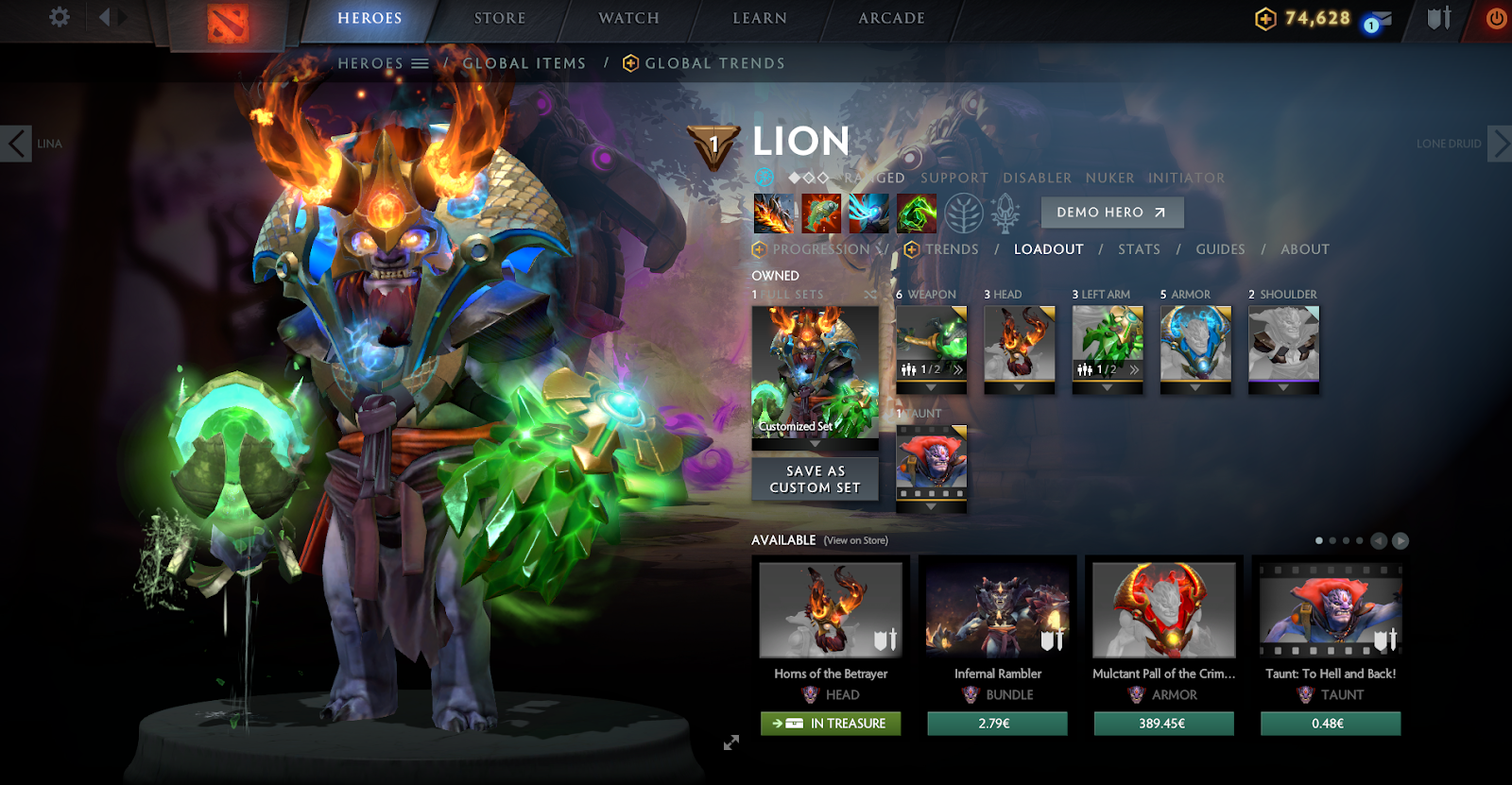Image resolution: width=1512 pixels, height=785 pixels.
Task: Click SAVE AS CUSTOM SET
Action: tap(815, 479)
